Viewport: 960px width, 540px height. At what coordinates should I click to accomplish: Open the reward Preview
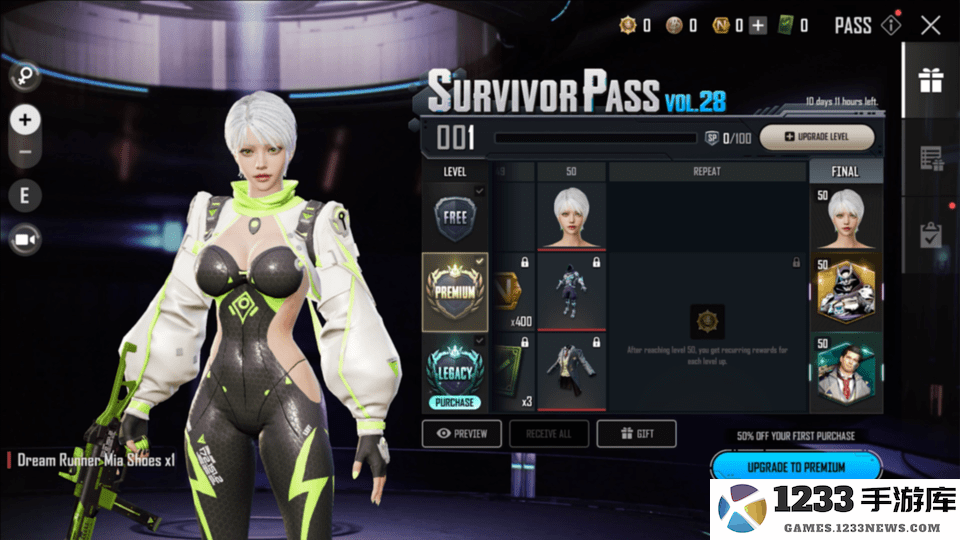coord(461,434)
